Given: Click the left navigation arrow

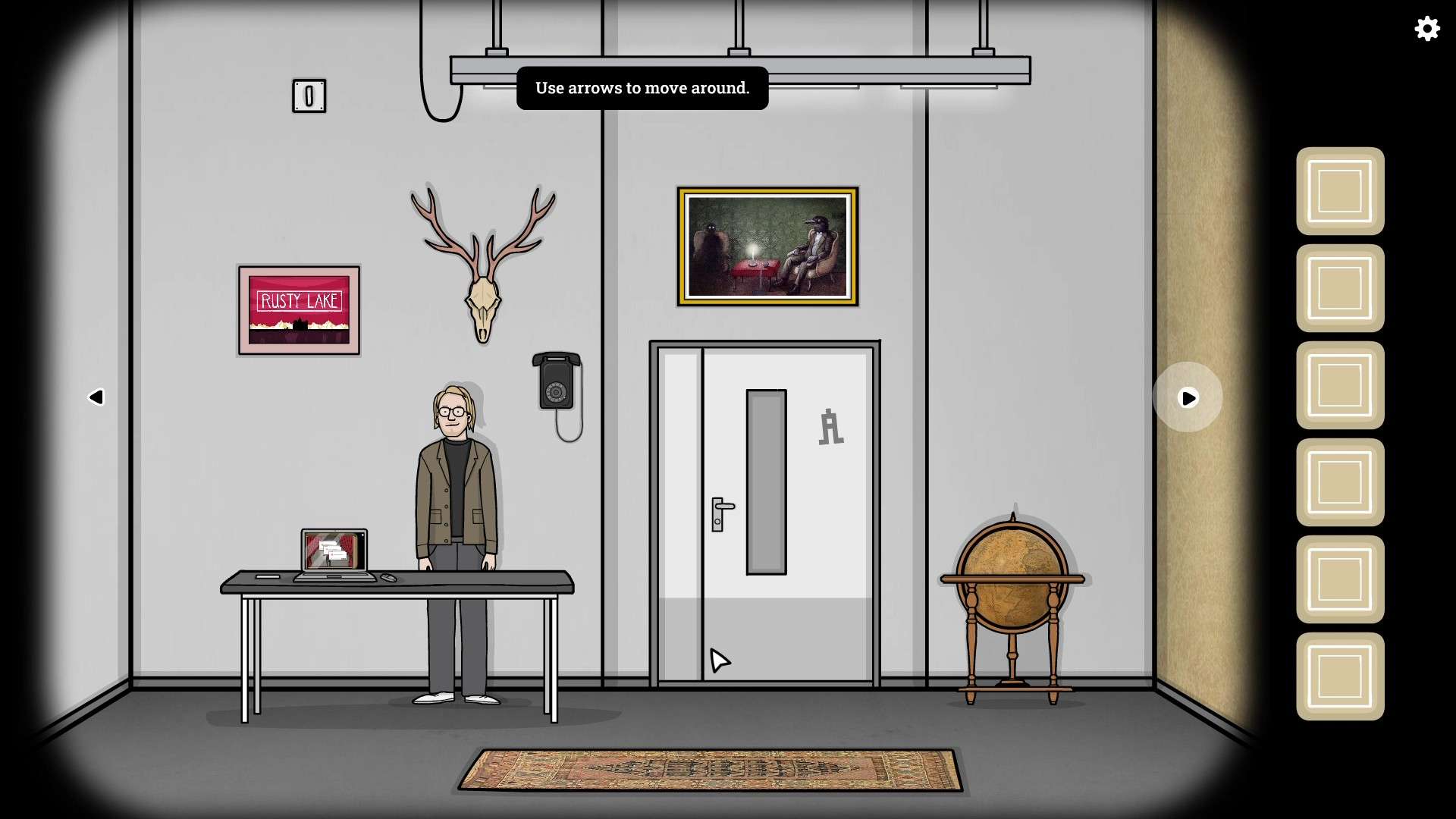Looking at the screenshot, I should pos(97,397).
